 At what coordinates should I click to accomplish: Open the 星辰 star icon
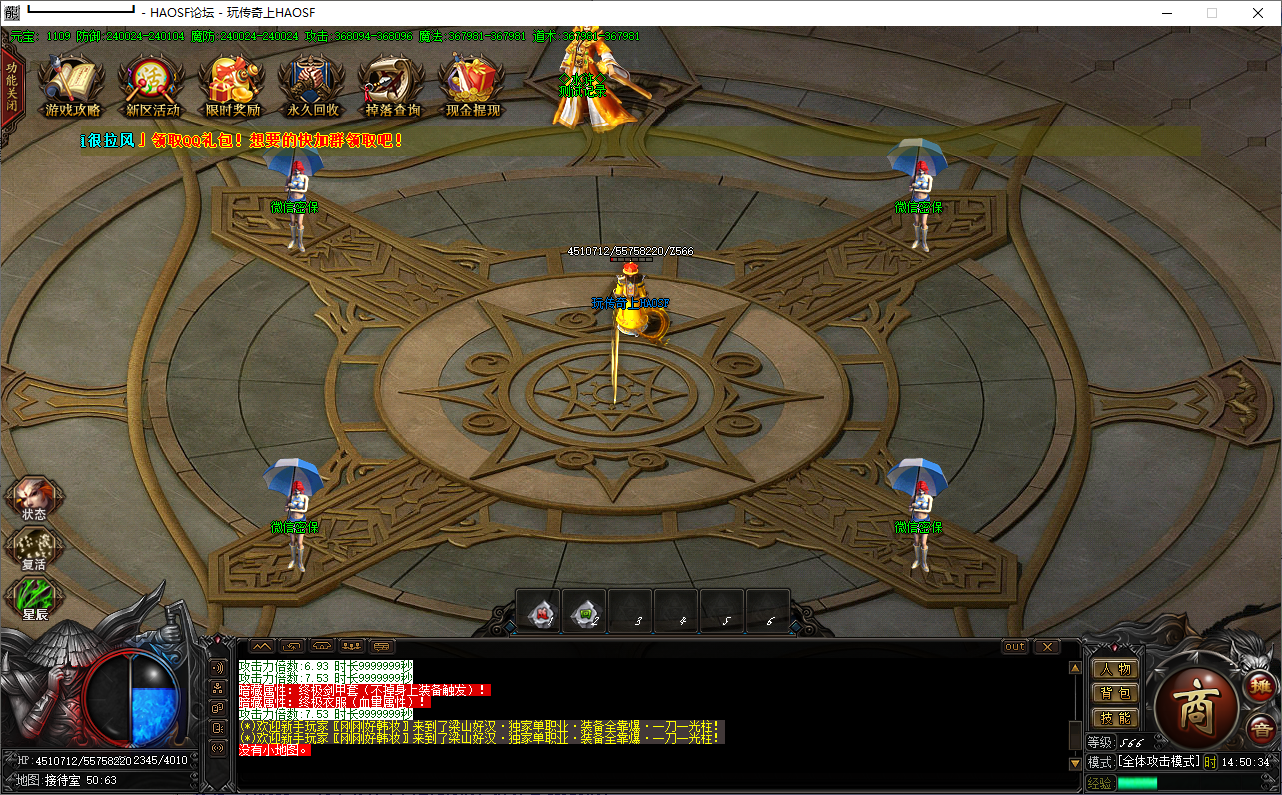[x=34, y=599]
